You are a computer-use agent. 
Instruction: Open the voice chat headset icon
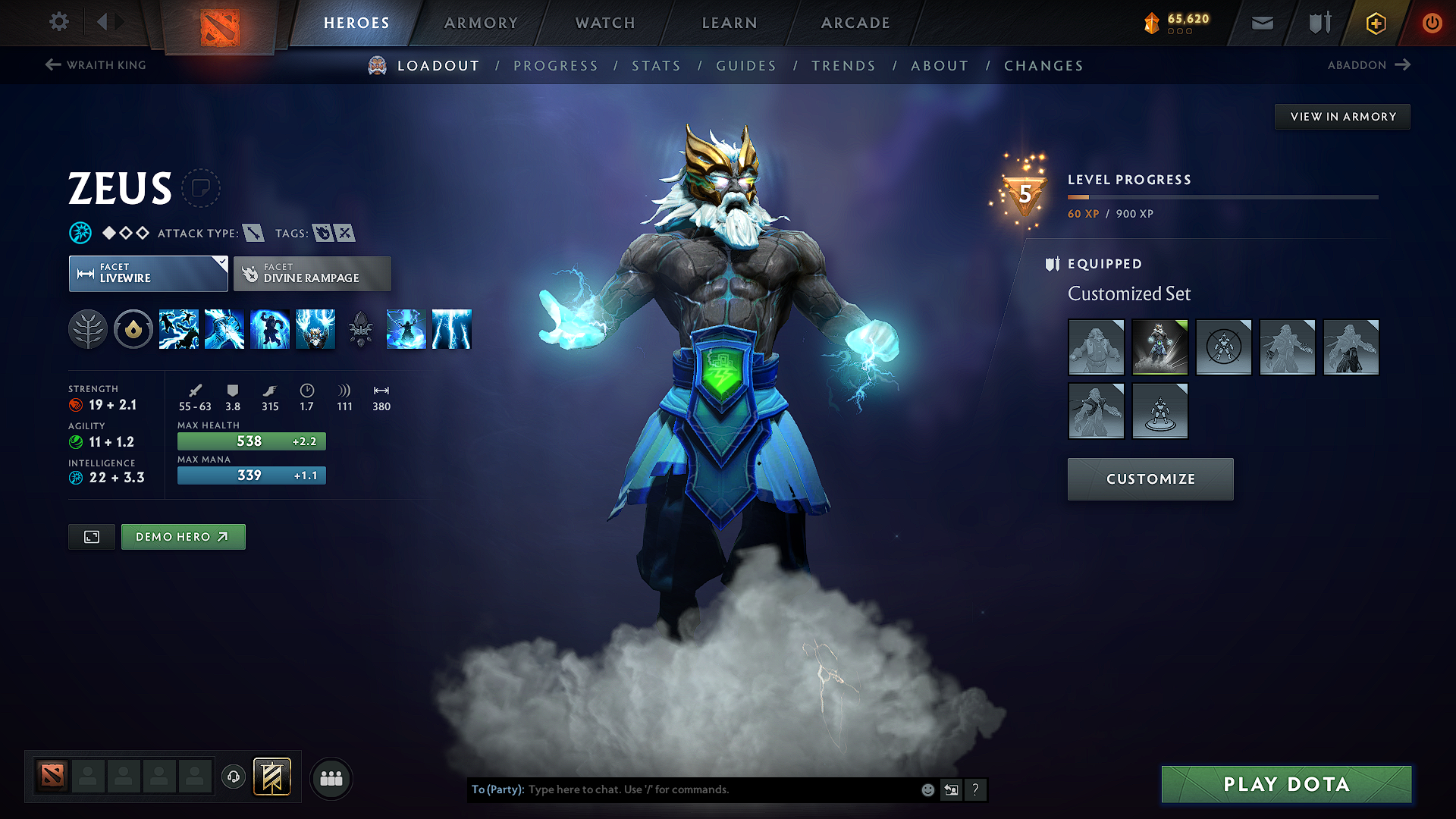[233, 778]
